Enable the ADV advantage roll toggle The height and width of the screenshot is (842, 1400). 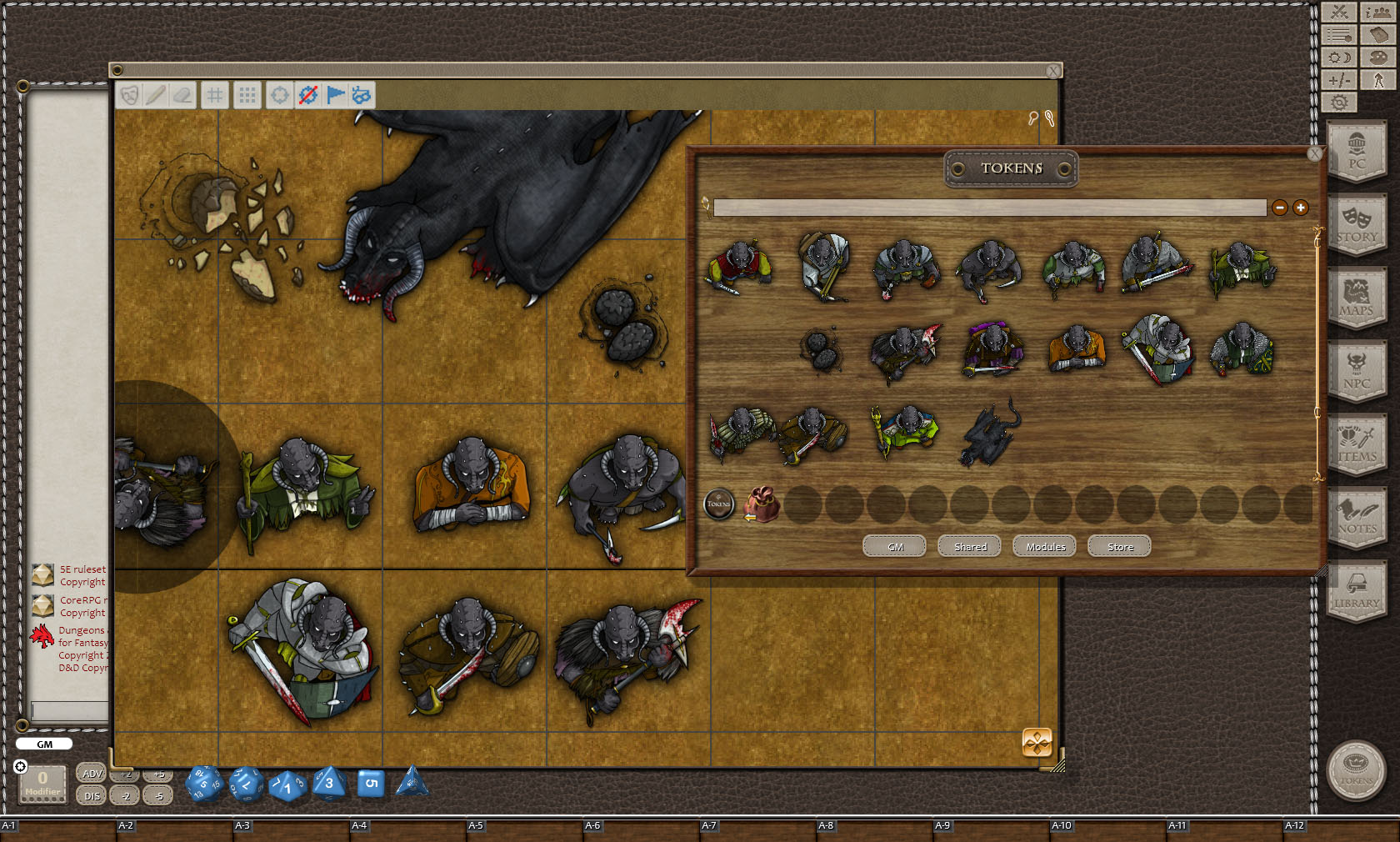(90, 773)
